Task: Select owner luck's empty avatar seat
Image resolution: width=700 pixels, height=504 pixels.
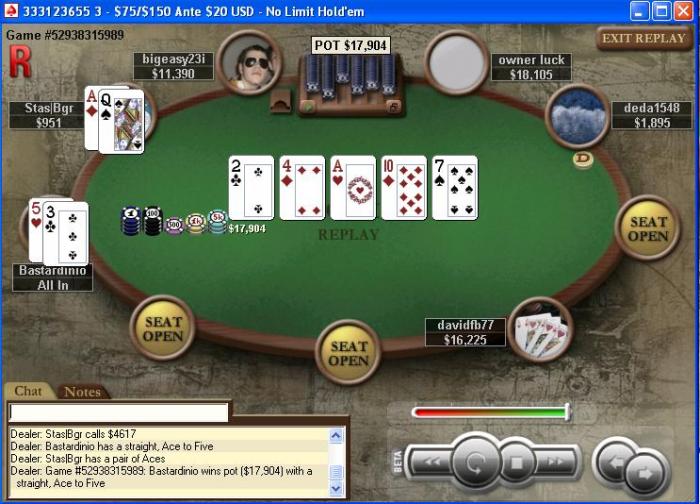Action: (457, 62)
